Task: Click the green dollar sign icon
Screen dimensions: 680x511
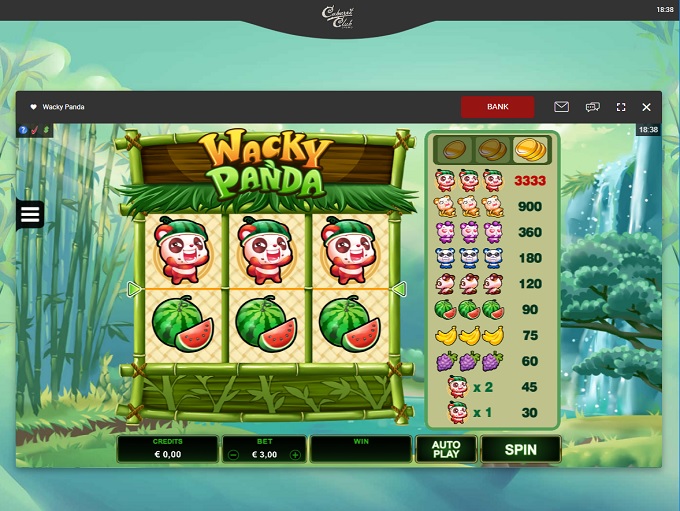Action: click(45, 130)
